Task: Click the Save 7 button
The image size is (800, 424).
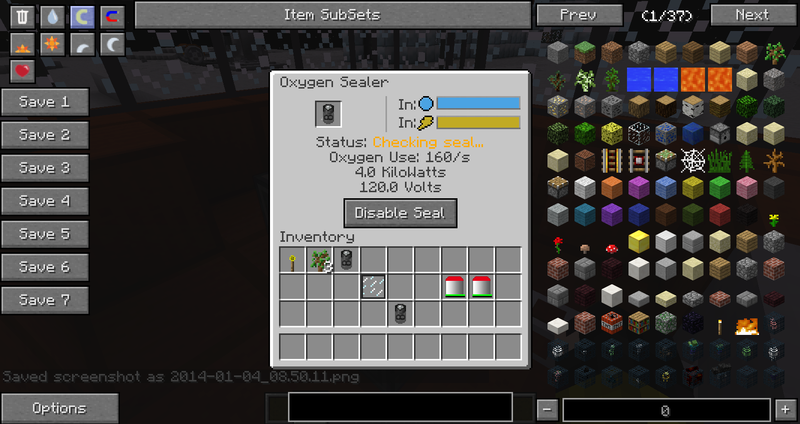Action: click(x=44, y=300)
